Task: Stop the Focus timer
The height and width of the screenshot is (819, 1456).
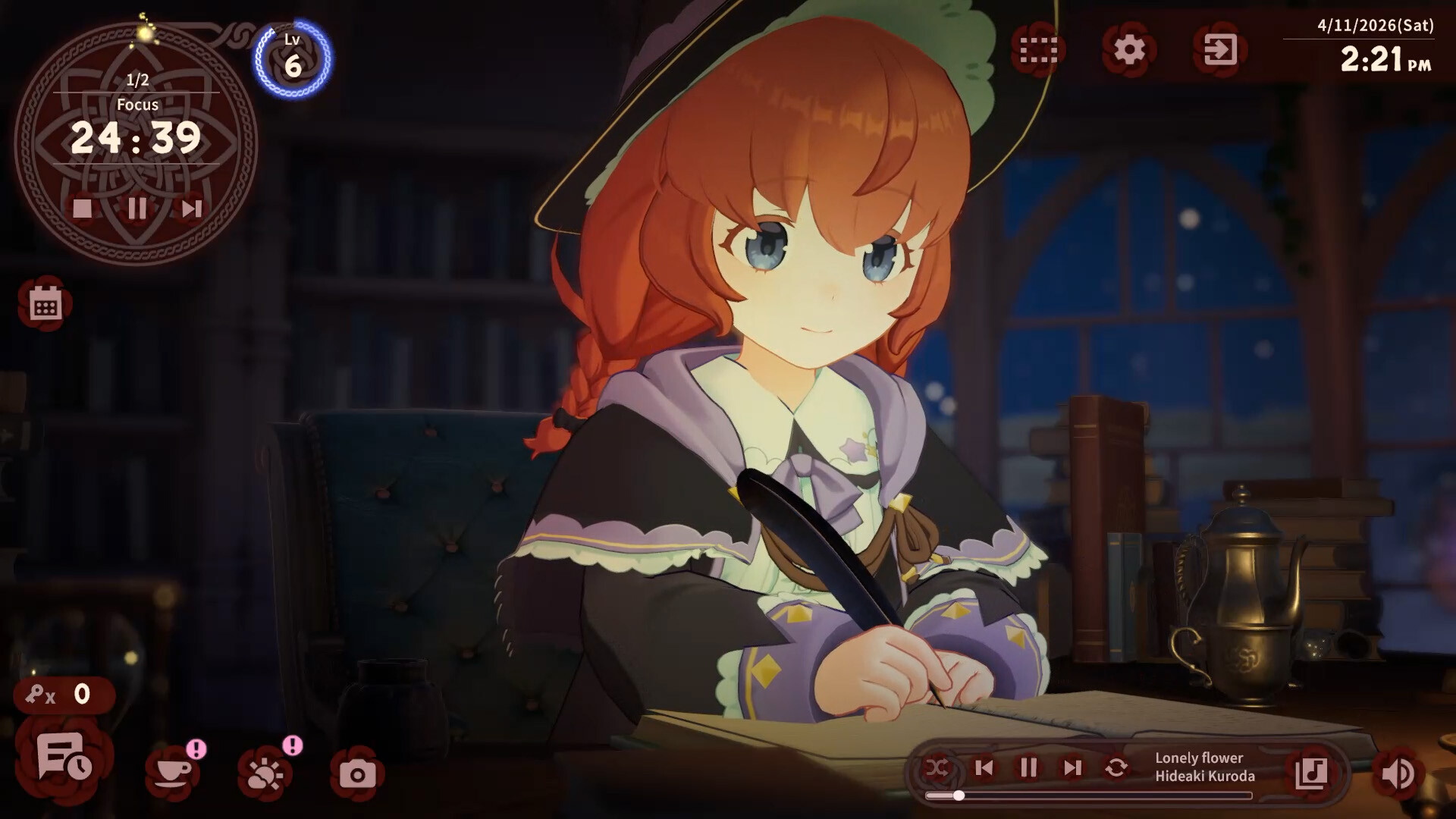Action: click(x=83, y=208)
